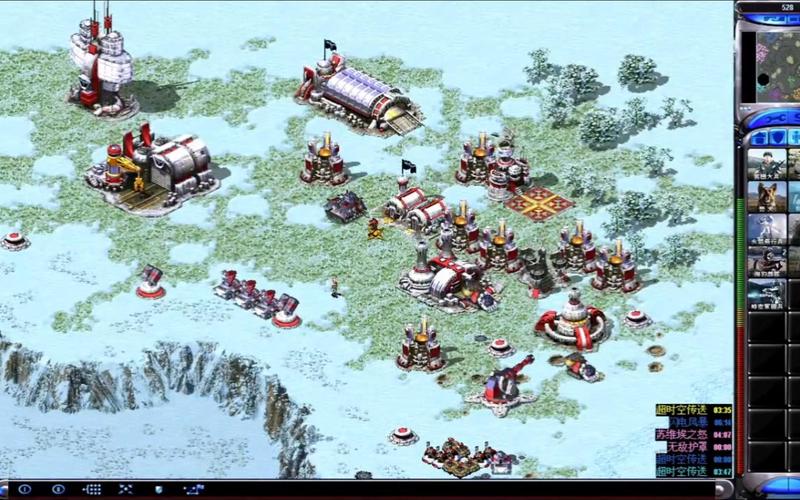Click the dotted grid icon on the command bar
The width and height of the screenshot is (800, 500).
tap(92, 489)
